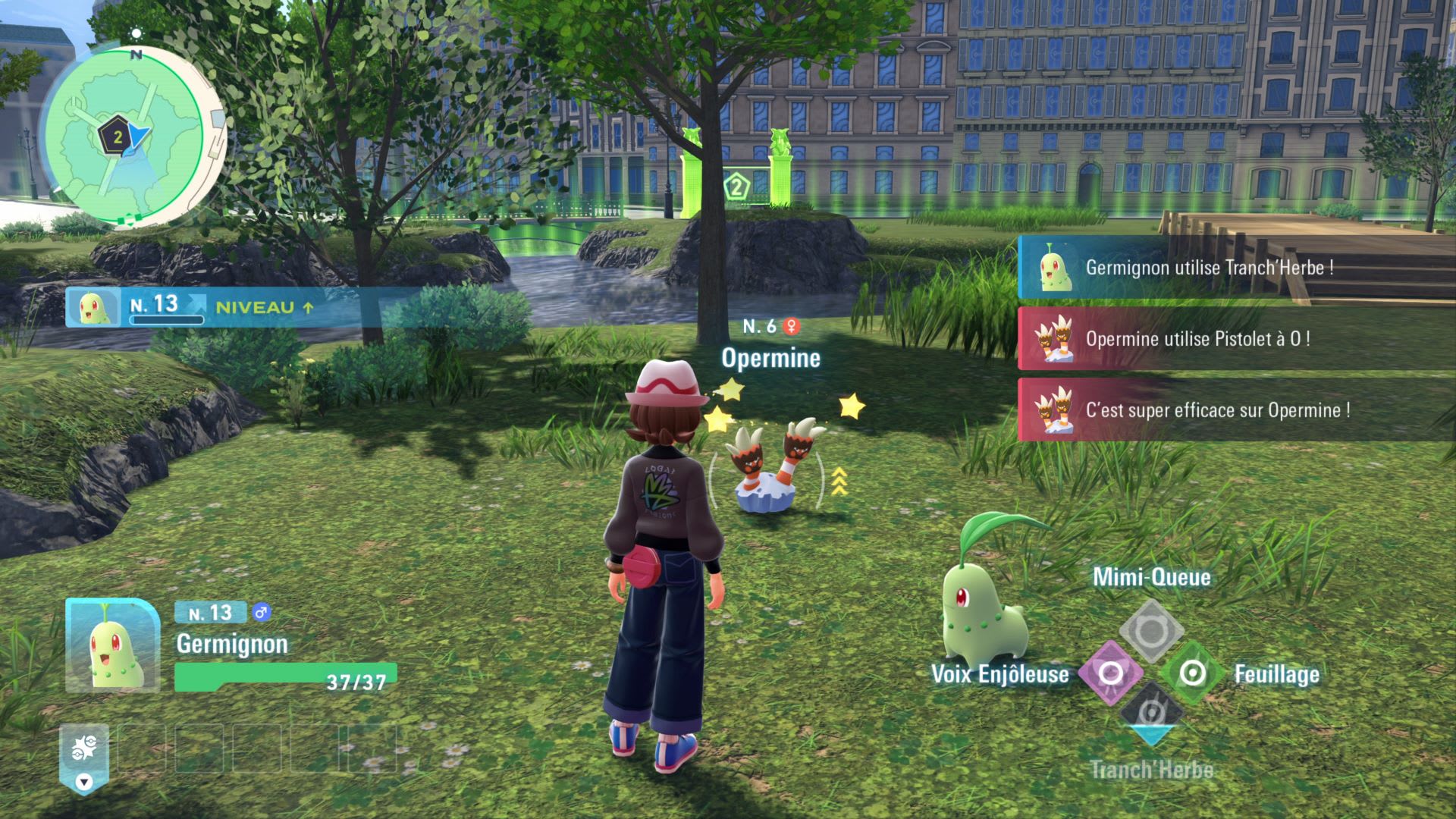Select the Mimi-Queue move icon
Image resolution: width=1456 pixels, height=819 pixels.
click(1151, 630)
